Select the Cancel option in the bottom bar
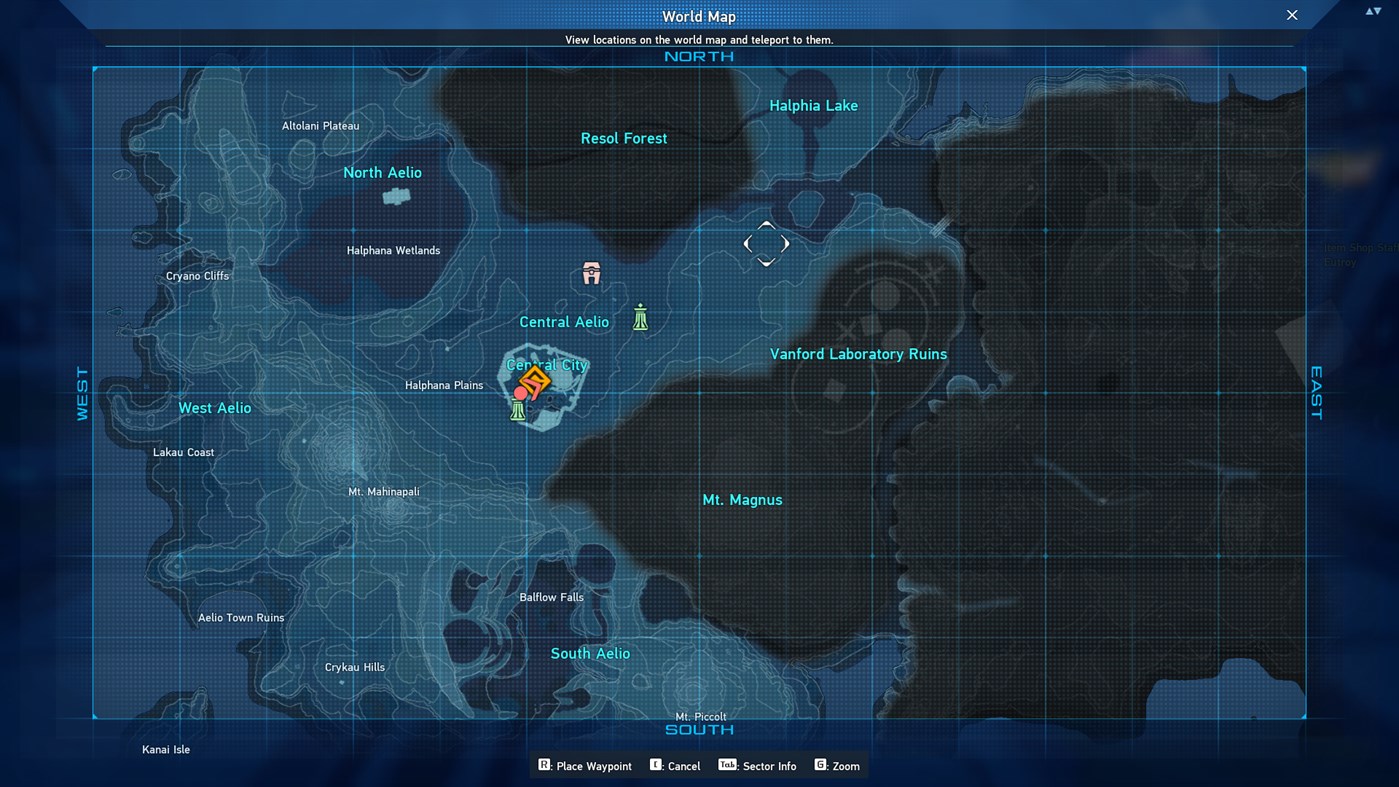This screenshot has width=1399, height=787. pyautogui.click(x=675, y=765)
